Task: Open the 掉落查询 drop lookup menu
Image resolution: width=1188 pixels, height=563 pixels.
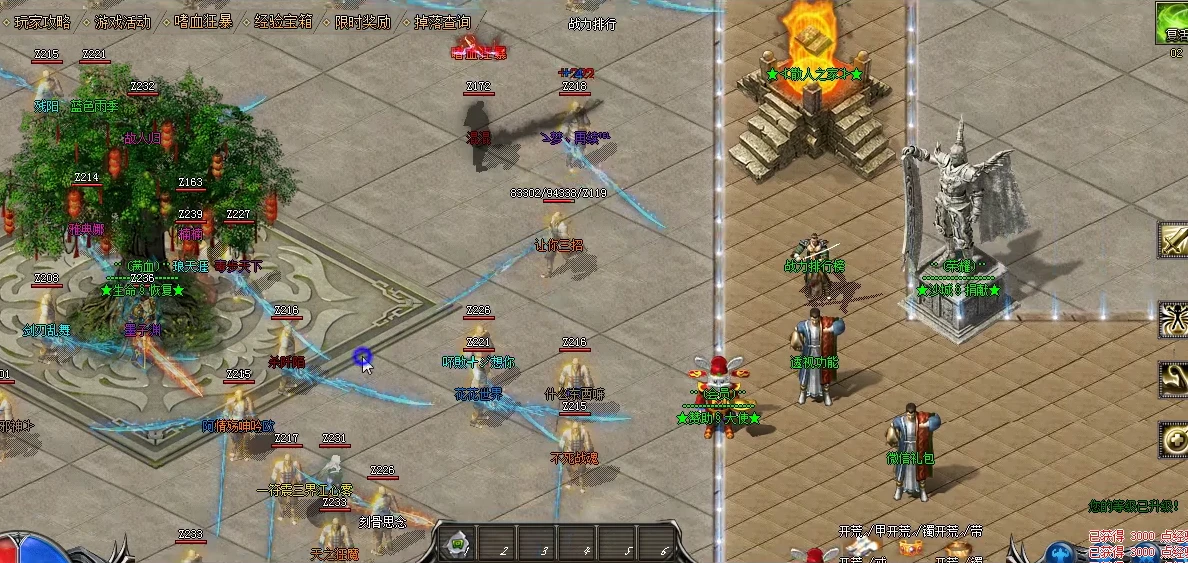Action: [x=442, y=21]
